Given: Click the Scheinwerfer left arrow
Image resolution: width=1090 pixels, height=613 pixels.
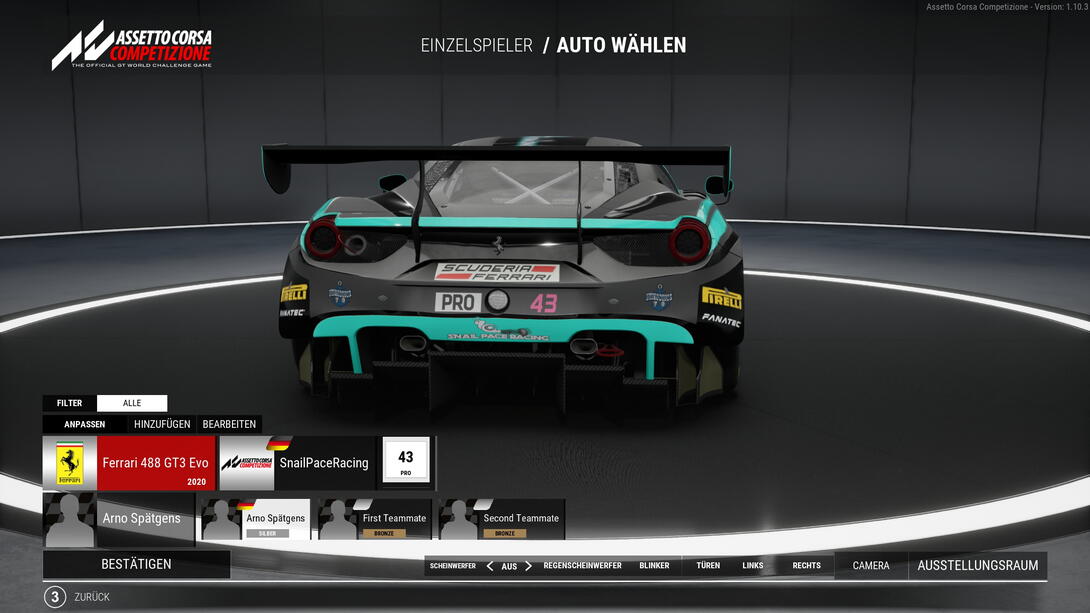Looking at the screenshot, I should tap(490, 566).
